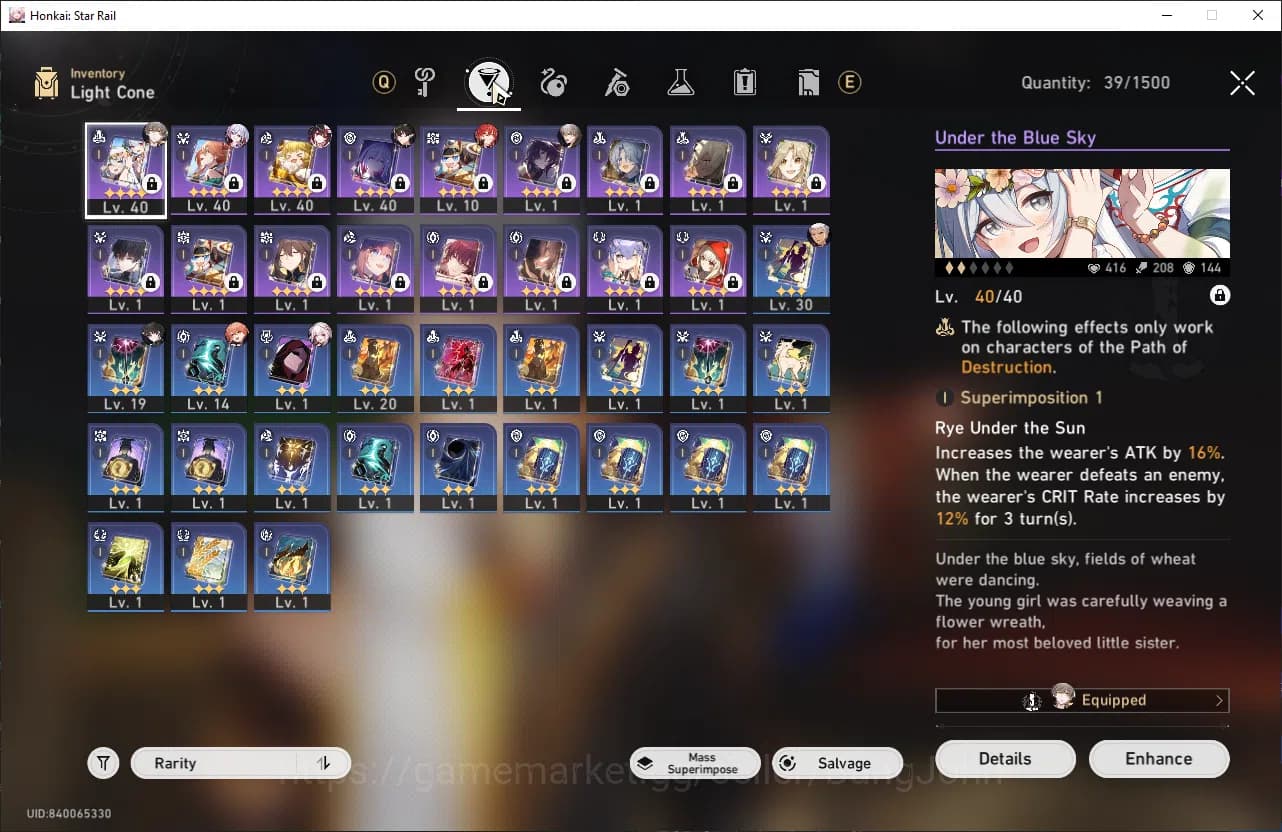Select the Light Cone cone-shaped tab icon
Screen dimensions: 1282x832
489,83
